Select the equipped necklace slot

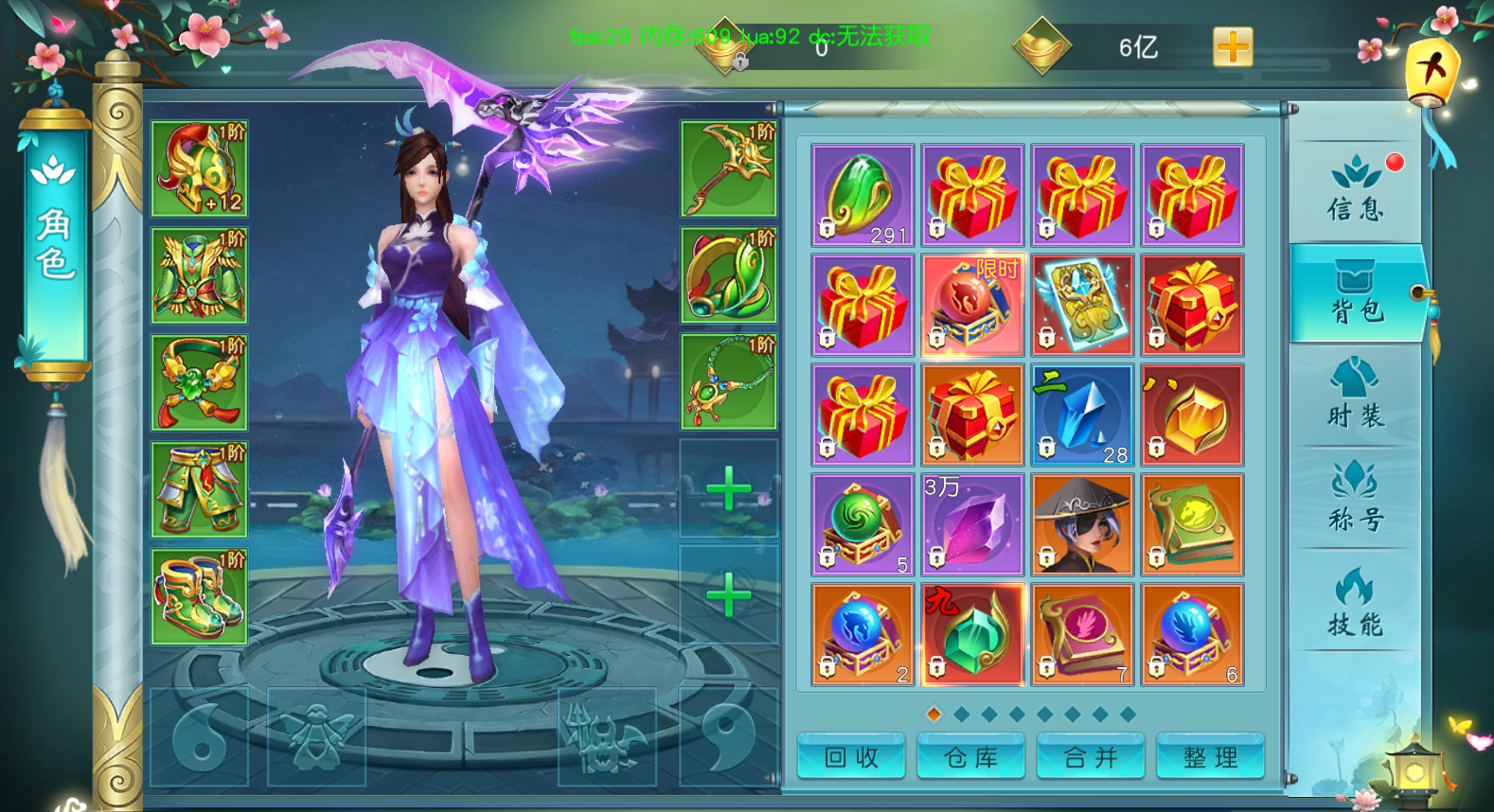click(728, 382)
